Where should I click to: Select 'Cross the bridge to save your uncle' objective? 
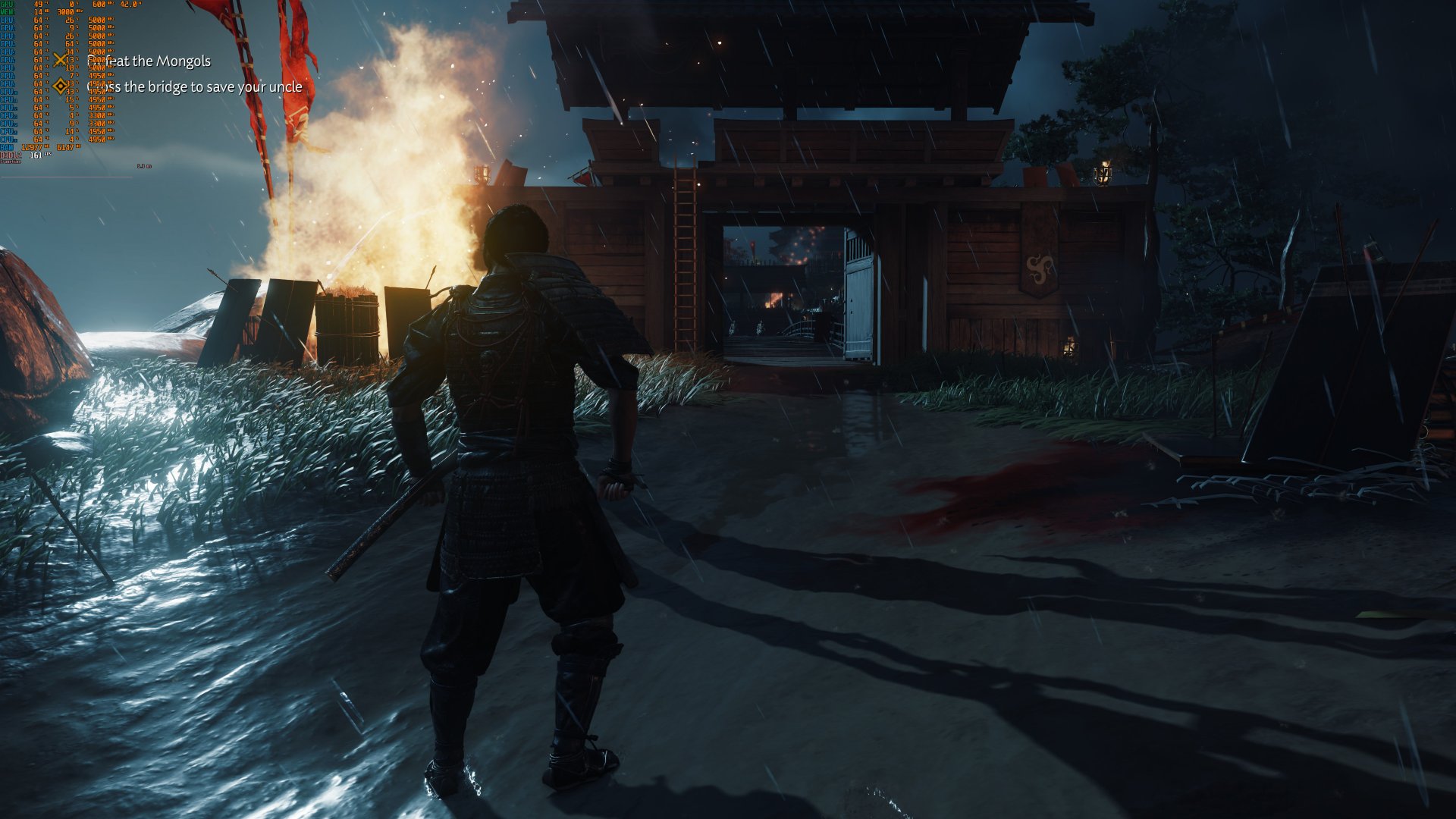tap(193, 87)
